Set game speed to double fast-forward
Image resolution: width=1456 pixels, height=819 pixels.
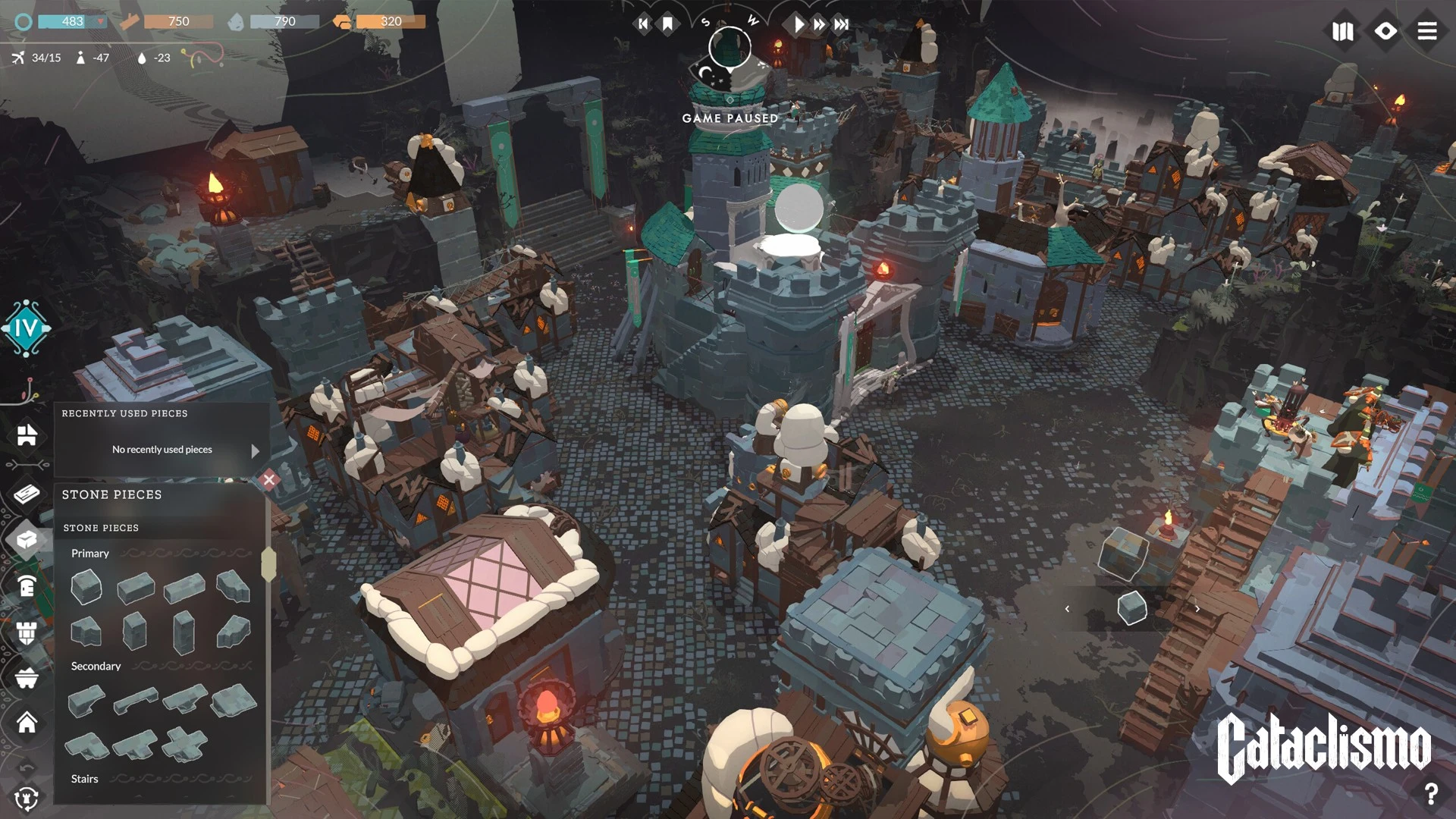[x=819, y=24]
